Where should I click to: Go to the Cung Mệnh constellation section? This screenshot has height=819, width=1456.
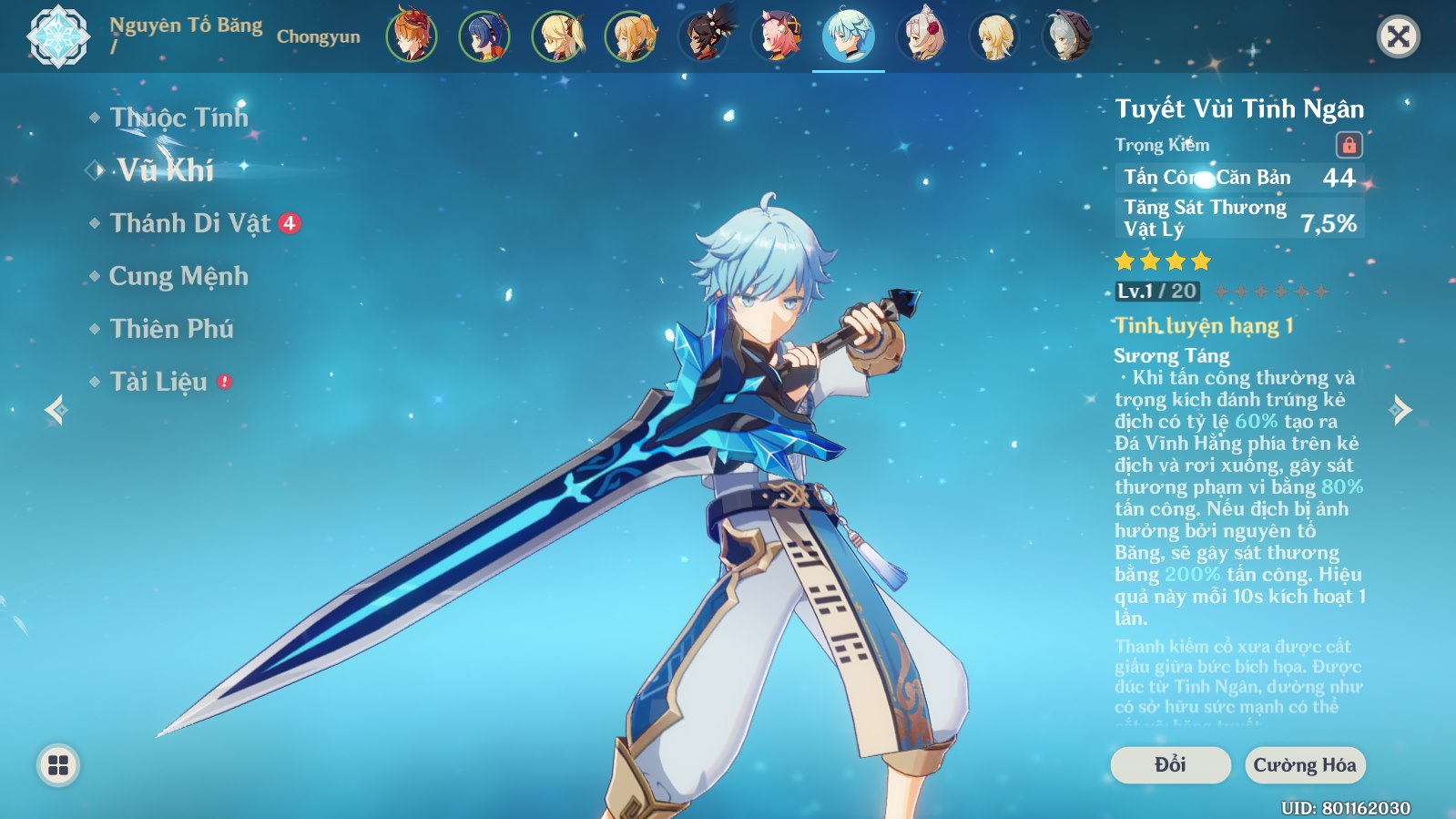pos(178,276)
